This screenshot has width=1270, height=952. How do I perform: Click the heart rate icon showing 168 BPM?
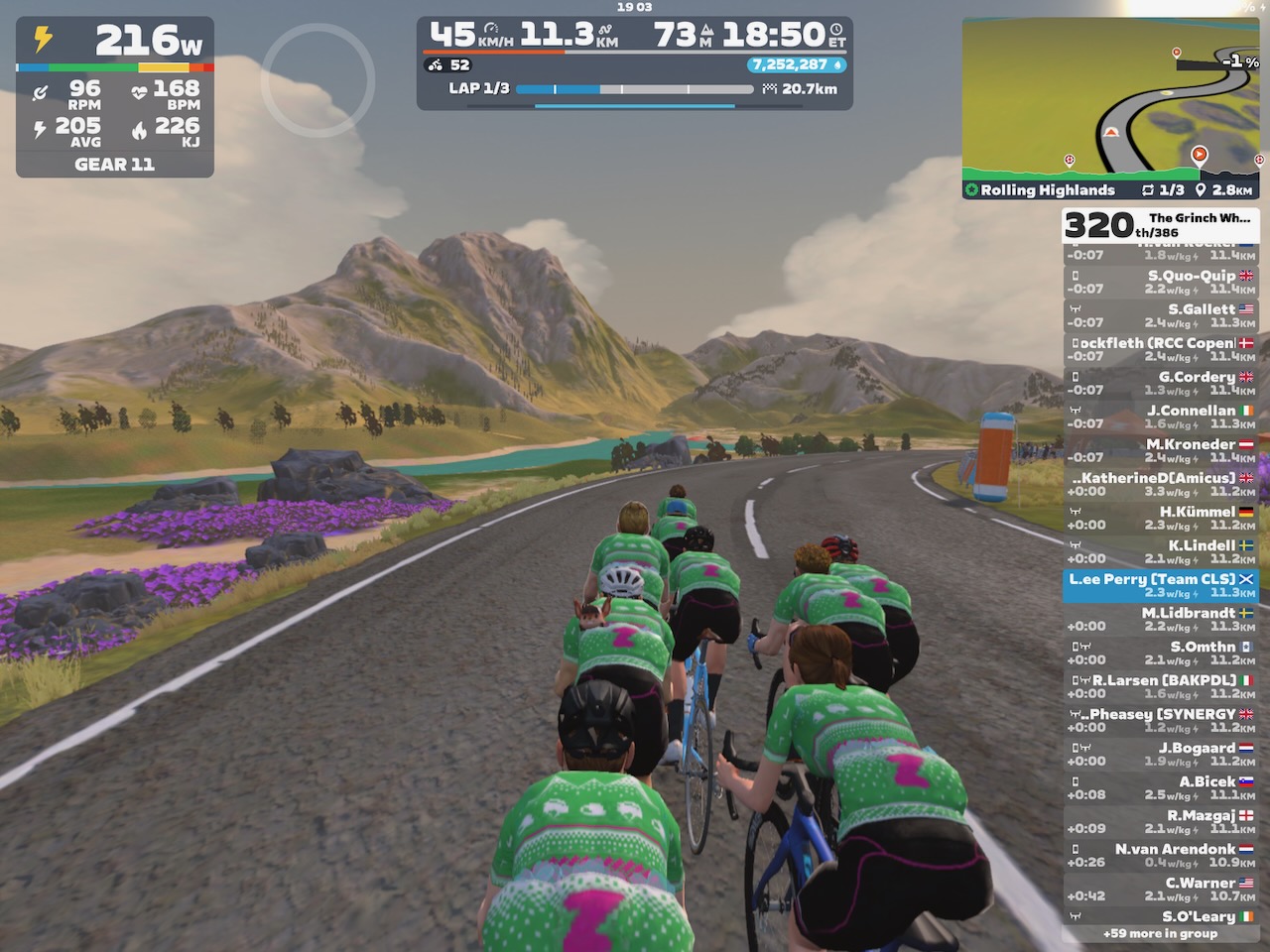click(x=141, y=91)
